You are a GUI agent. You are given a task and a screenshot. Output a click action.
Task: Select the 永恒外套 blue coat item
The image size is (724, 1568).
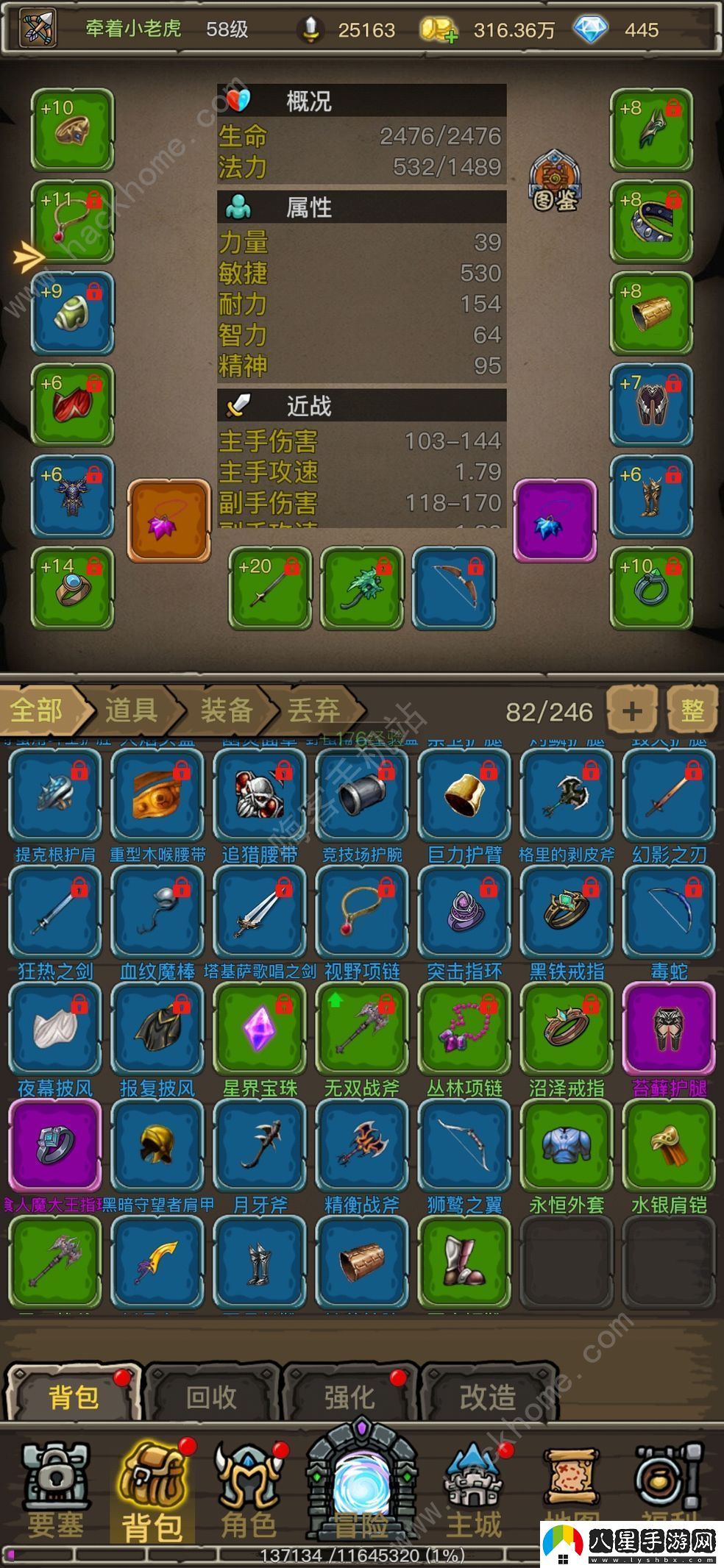(566, 1145)
